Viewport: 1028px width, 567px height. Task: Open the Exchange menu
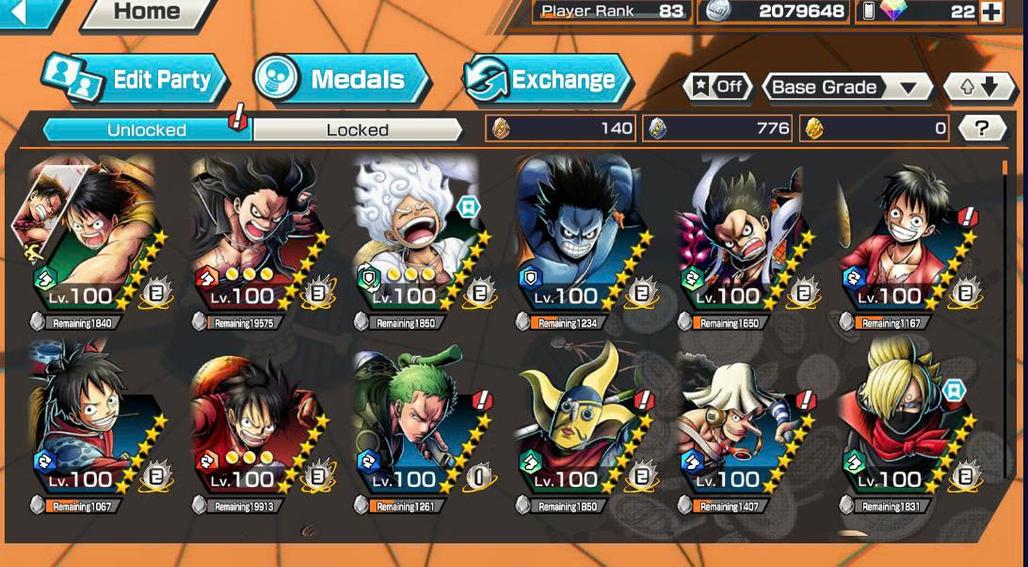point(547,80)
